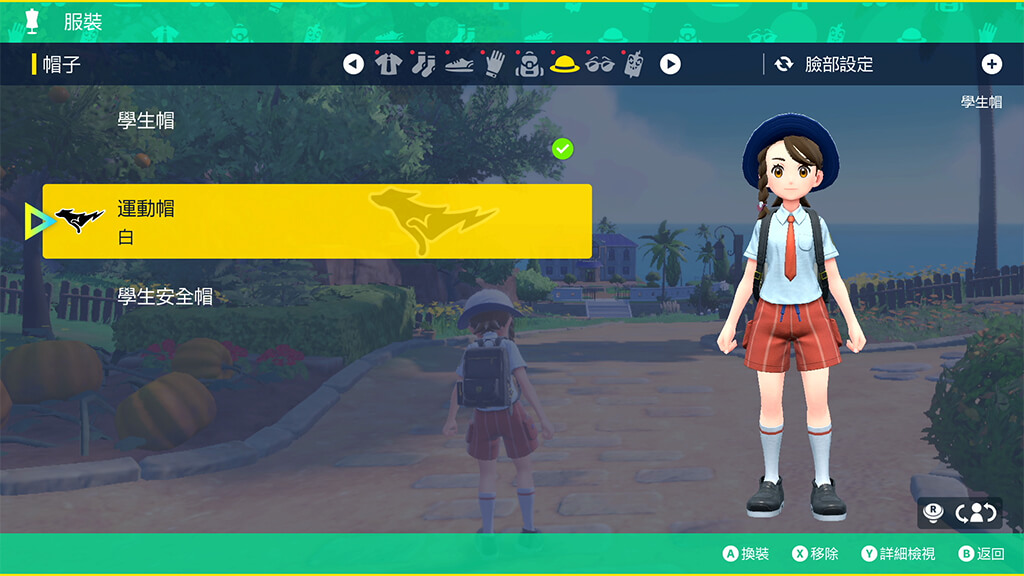Screen dimensions: 1024x576
Task: Open 詳細檢視 detailed view
Action: click(x=898, y=554)
